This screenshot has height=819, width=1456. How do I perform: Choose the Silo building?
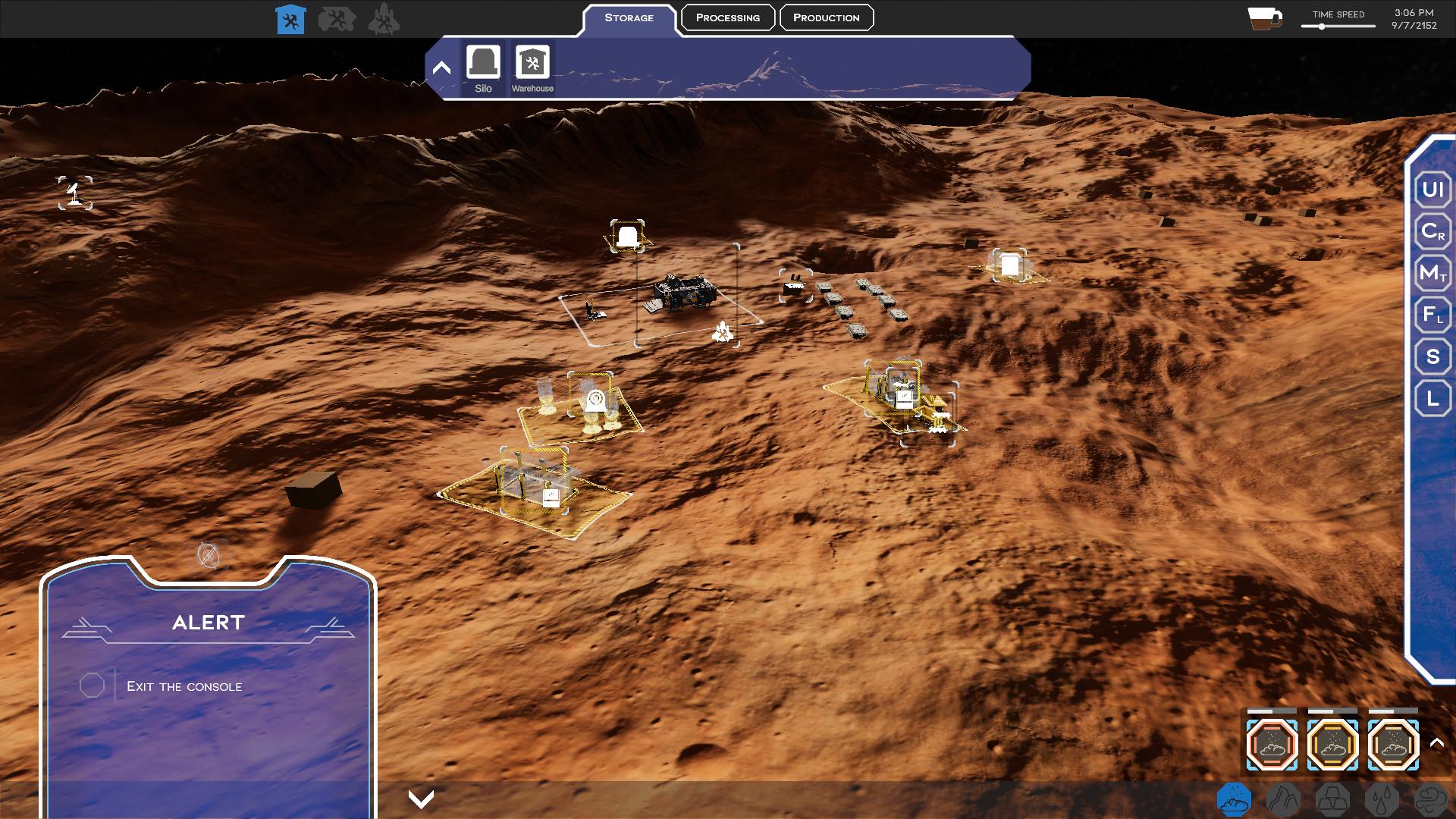[483, 68]
